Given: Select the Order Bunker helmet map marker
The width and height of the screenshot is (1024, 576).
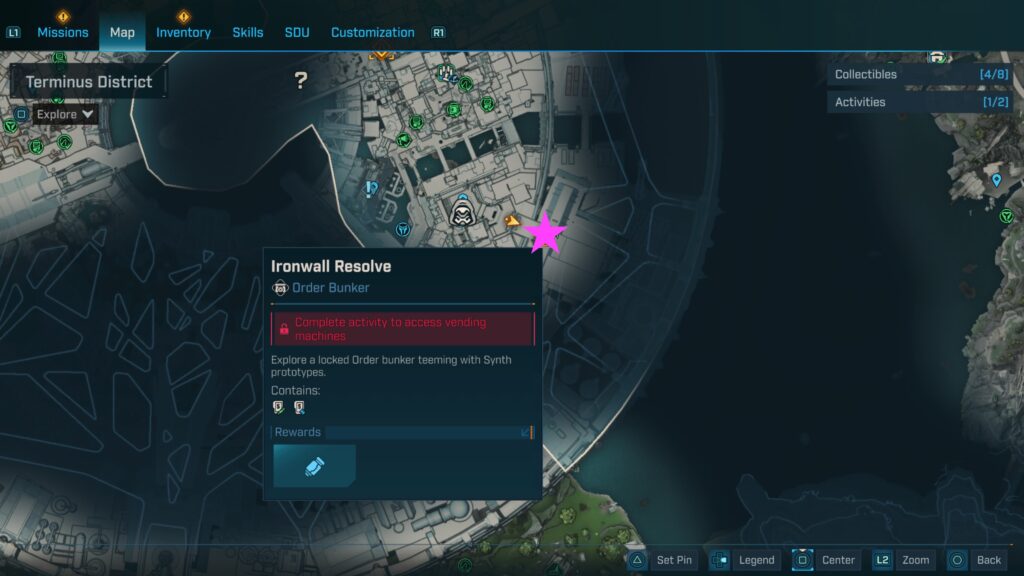Looking at the screenshot, I should click(x=461, y=211).
